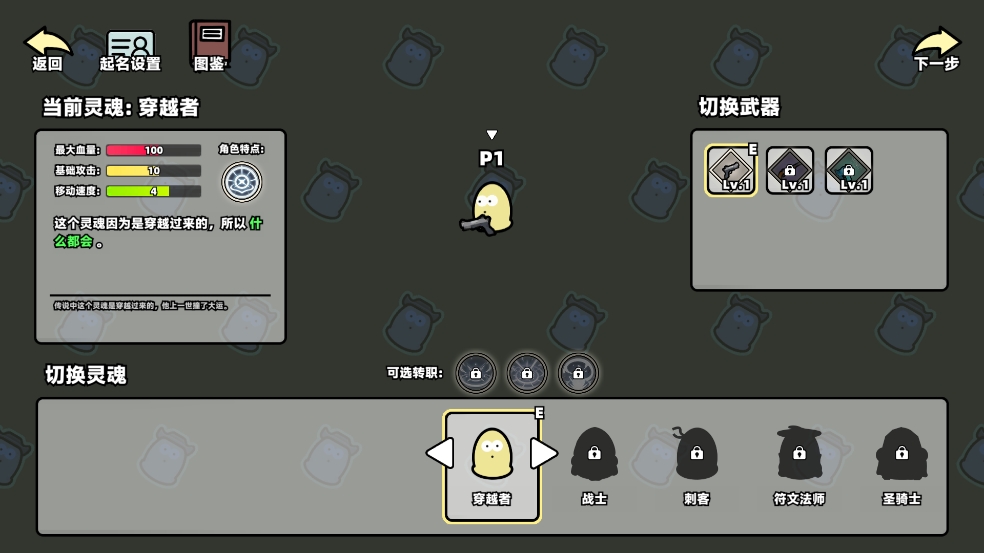Go back with the 返回 arrow
Viewport: 984px width, 553px height.
(x=47, y=48)
